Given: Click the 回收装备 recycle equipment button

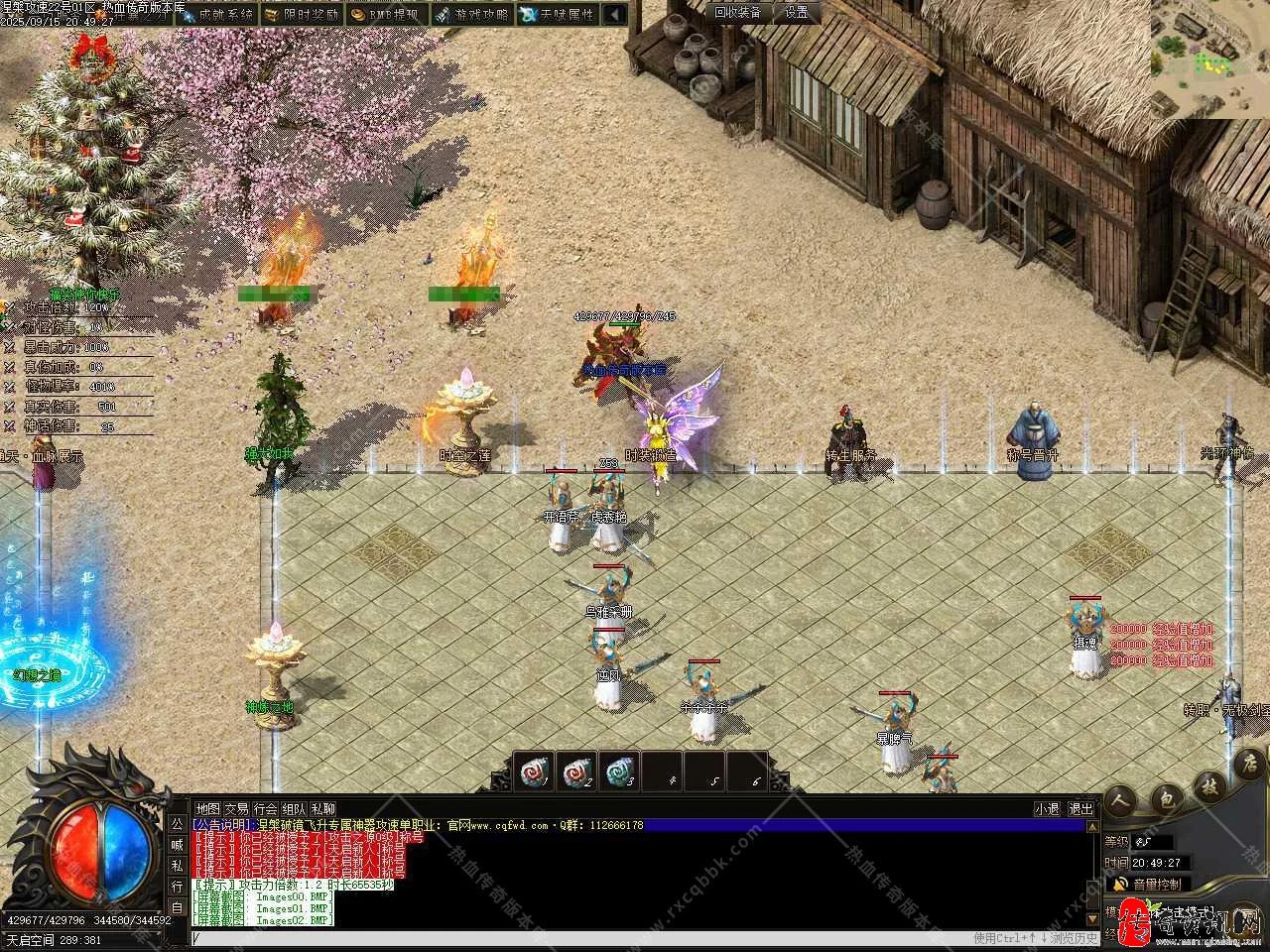Looking at the screenshot, I should (x=738, y=12).
